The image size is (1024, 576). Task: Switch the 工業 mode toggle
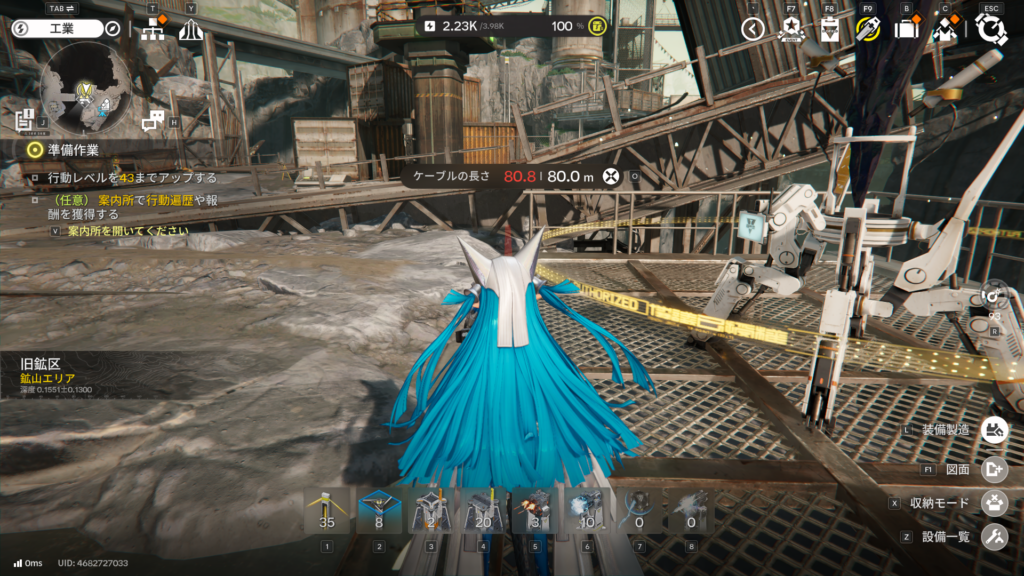click(x=57, y=28)
